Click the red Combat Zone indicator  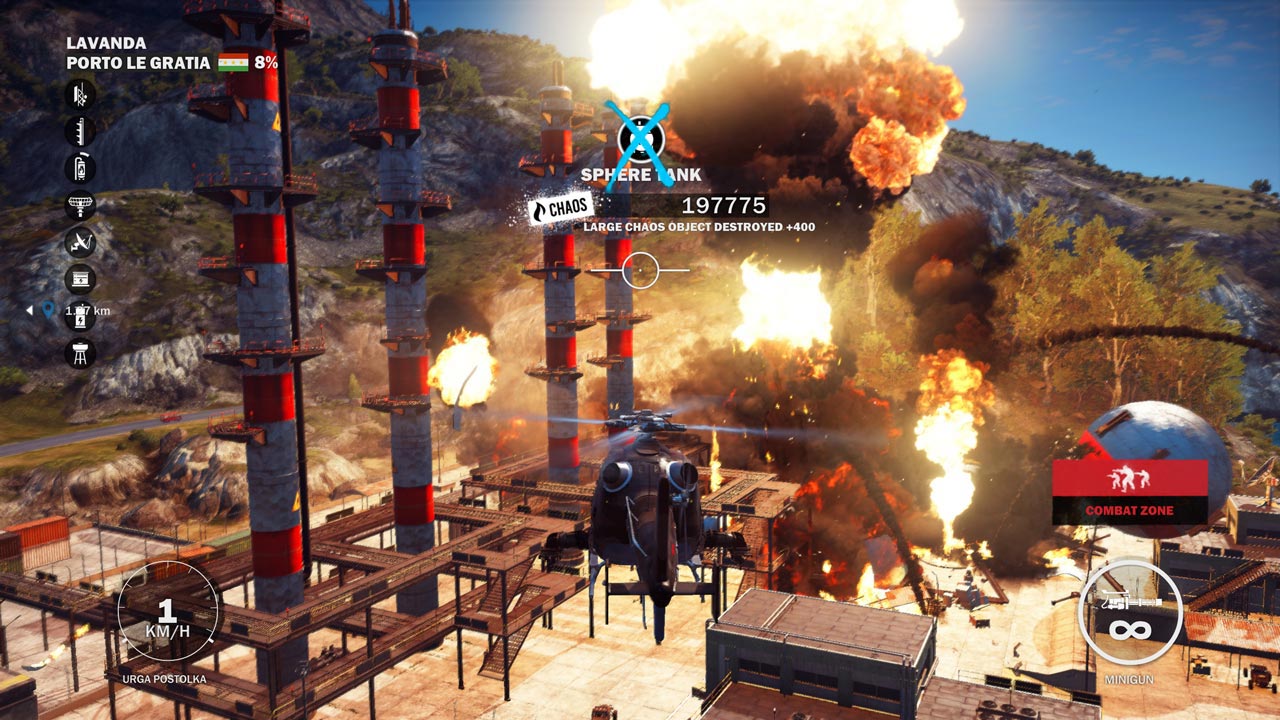[x=1130, y=491]
